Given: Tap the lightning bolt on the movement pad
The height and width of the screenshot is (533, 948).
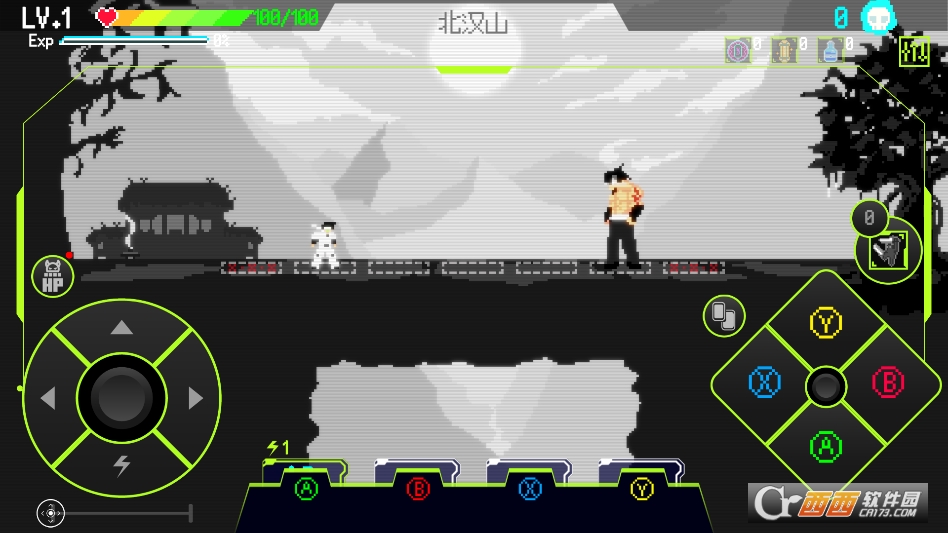Looking at the screenshot, I should 122,465.
